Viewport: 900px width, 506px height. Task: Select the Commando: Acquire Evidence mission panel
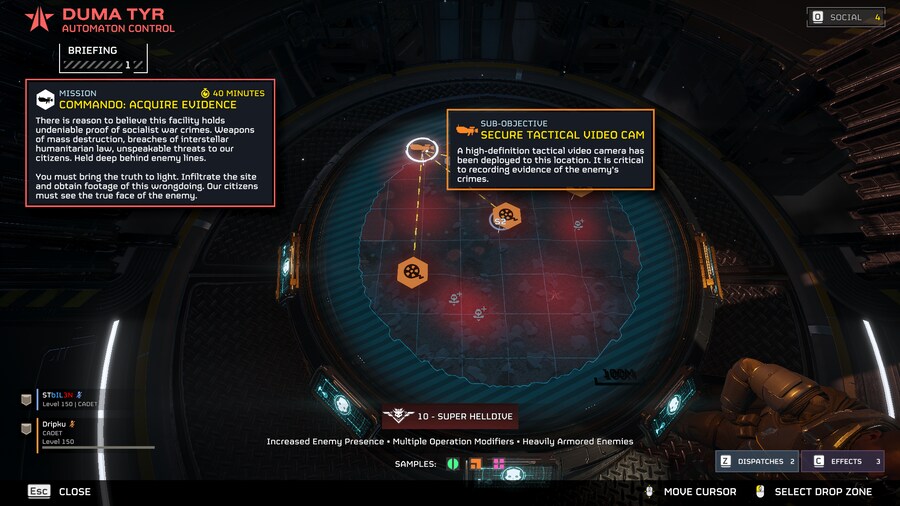150,143
